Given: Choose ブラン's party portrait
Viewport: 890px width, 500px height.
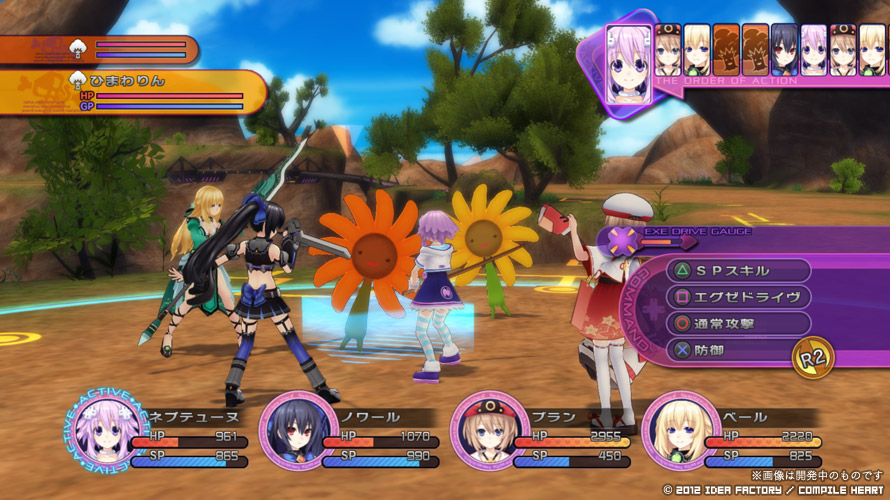Looking at the screenshot, I should point(487,431).
